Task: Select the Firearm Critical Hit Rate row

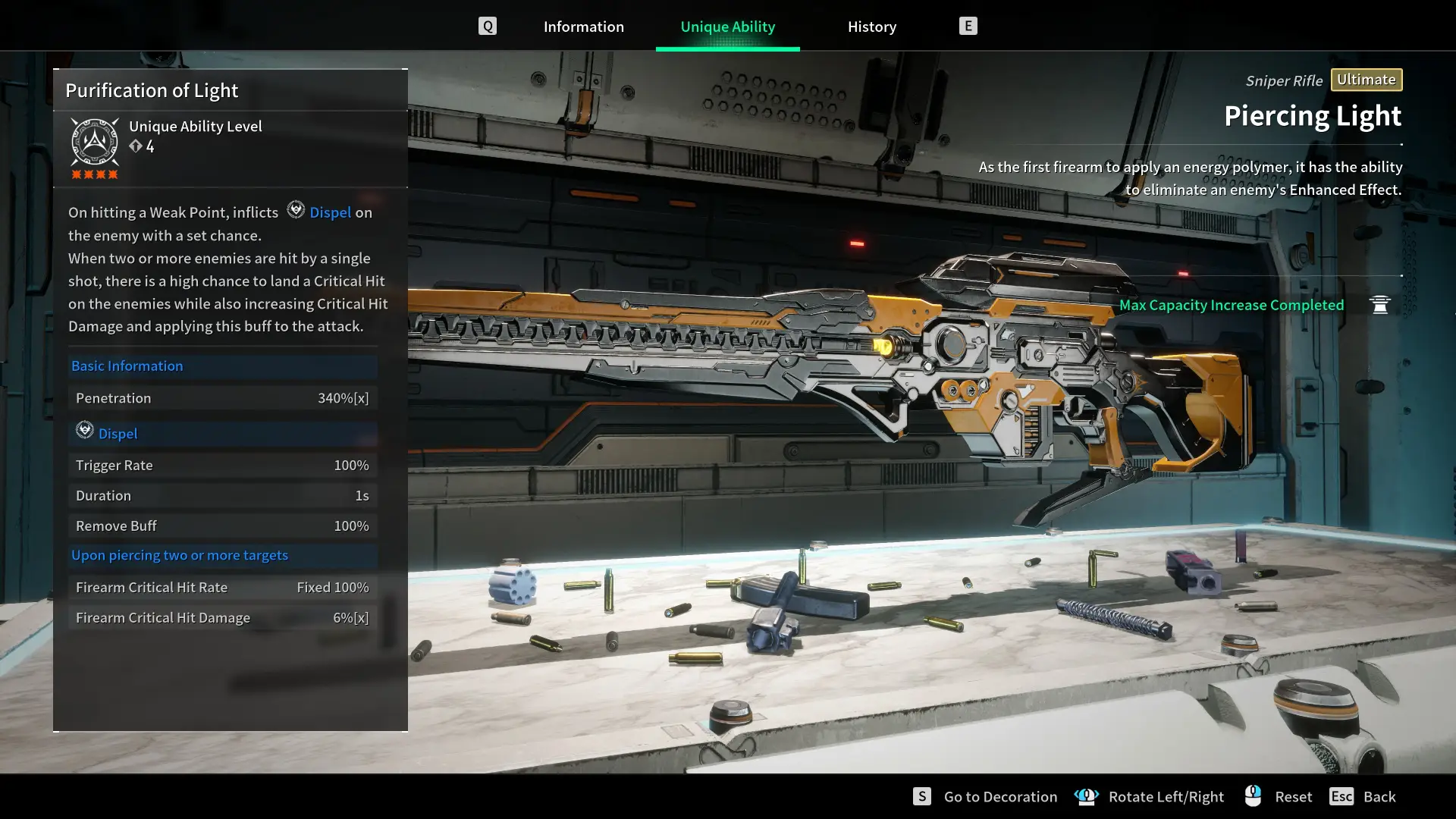Action: [x=222, y=587]
